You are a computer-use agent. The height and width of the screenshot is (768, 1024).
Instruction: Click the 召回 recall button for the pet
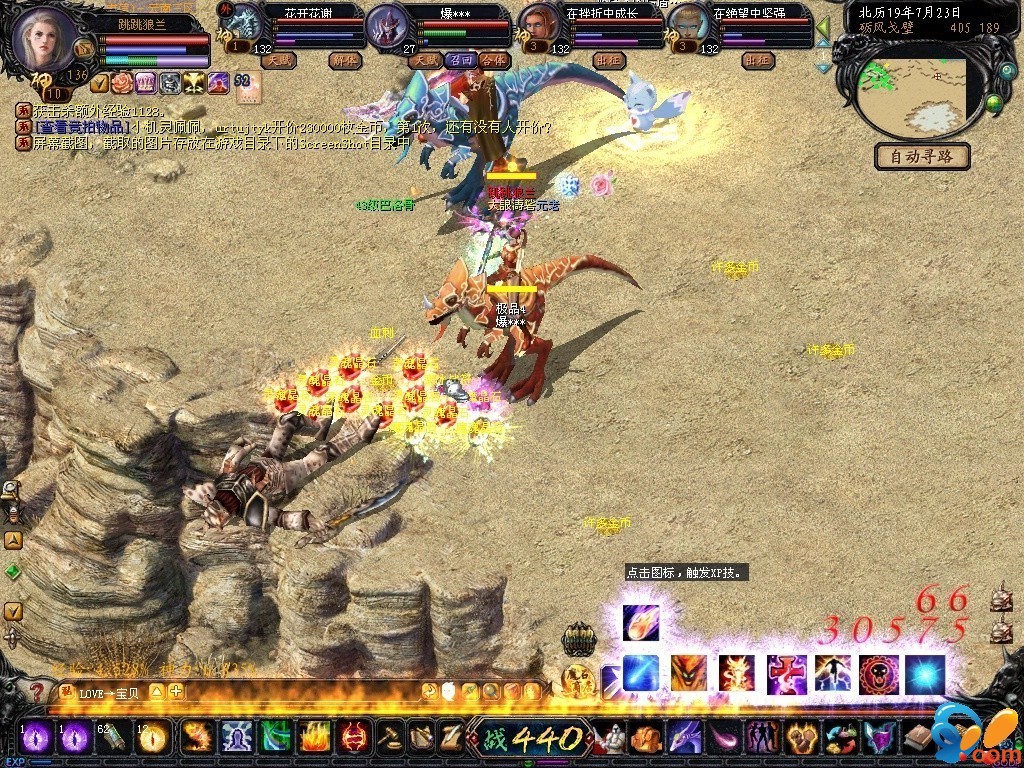pos(460,60)
